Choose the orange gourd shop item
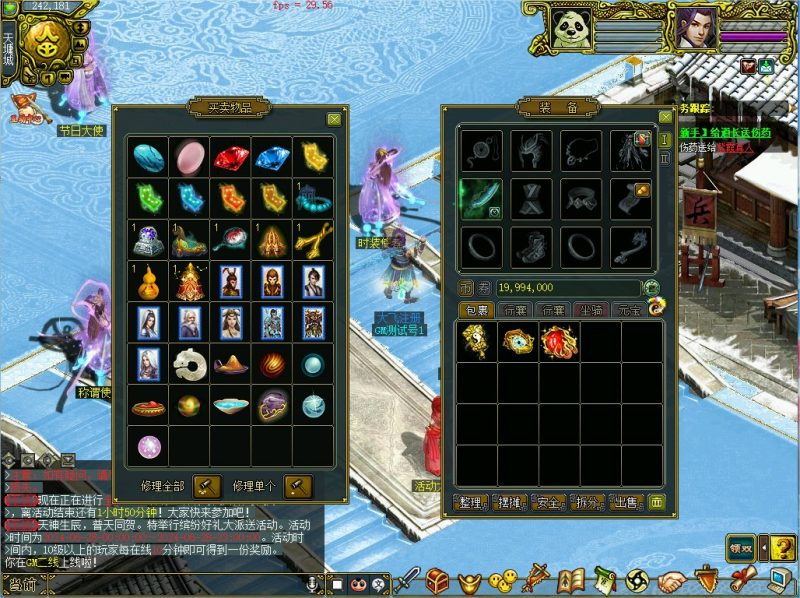The height and width of the screenshot is (598, 800). pos(148,281)
